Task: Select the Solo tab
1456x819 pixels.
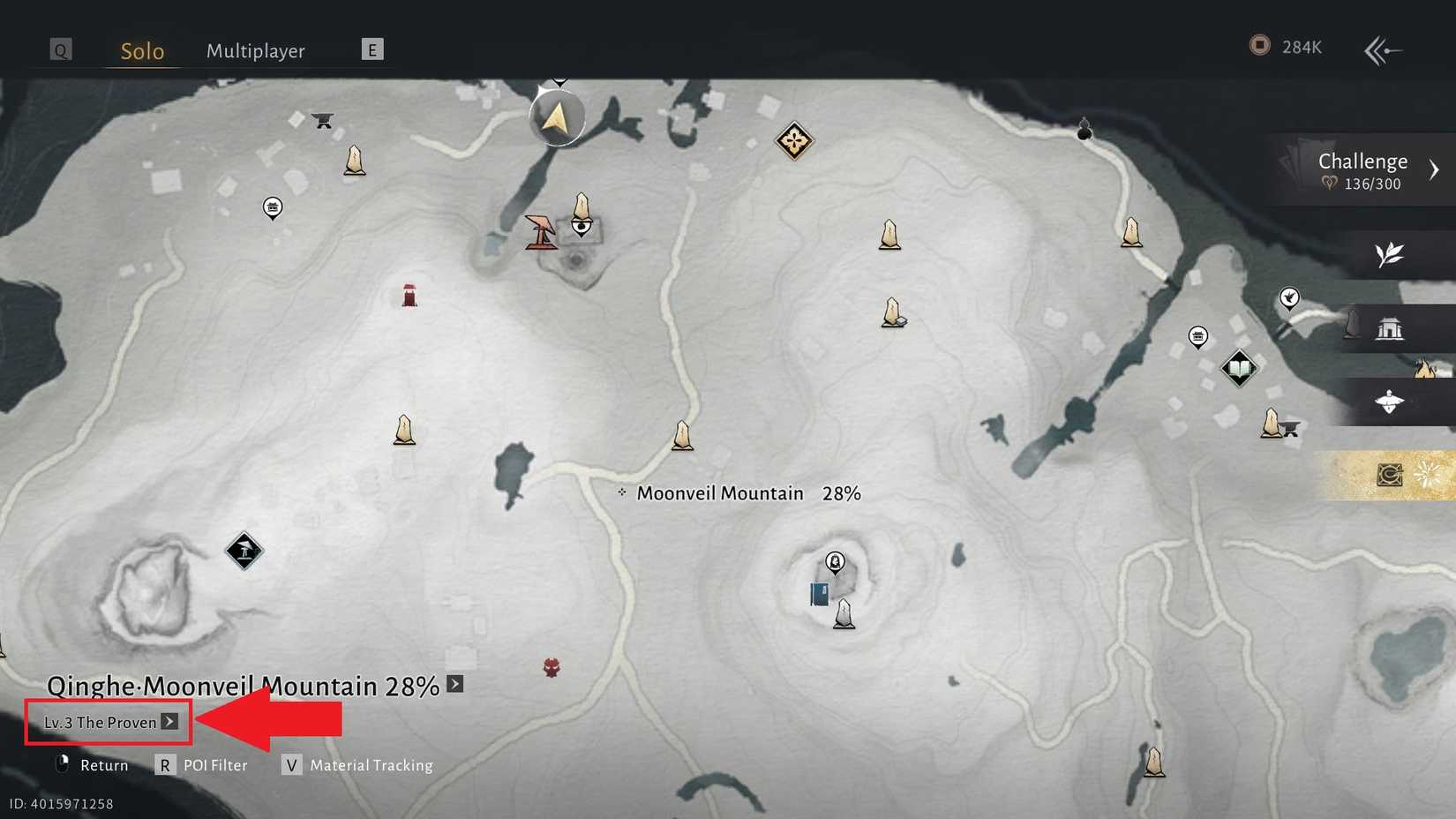Action: tap(141, 51)
